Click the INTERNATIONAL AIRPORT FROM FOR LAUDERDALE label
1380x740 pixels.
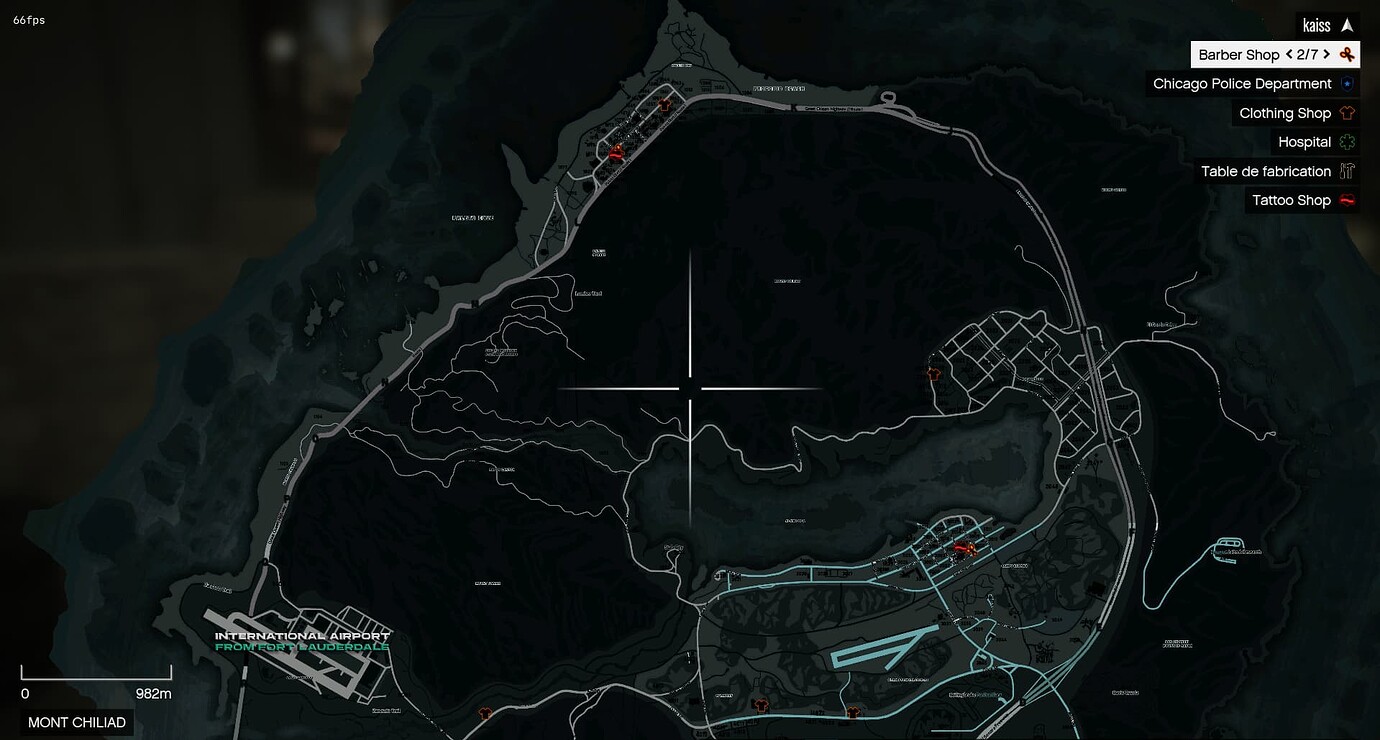[x=300, y=640]
